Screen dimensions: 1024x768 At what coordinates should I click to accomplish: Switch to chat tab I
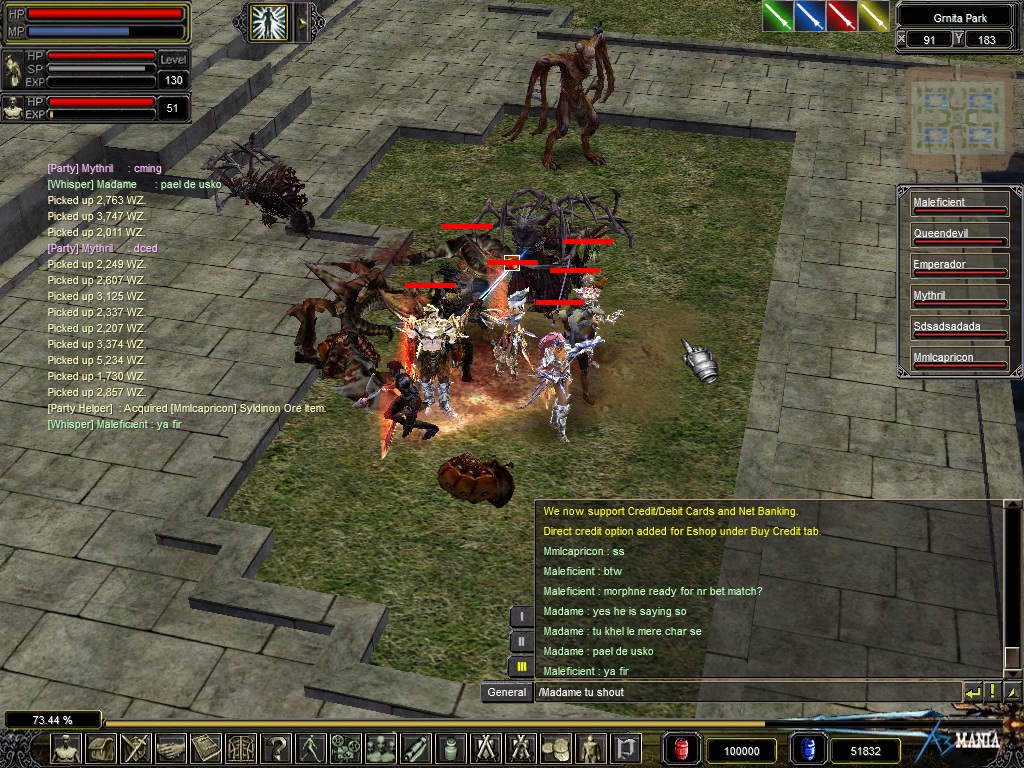[x=521, y=616]
